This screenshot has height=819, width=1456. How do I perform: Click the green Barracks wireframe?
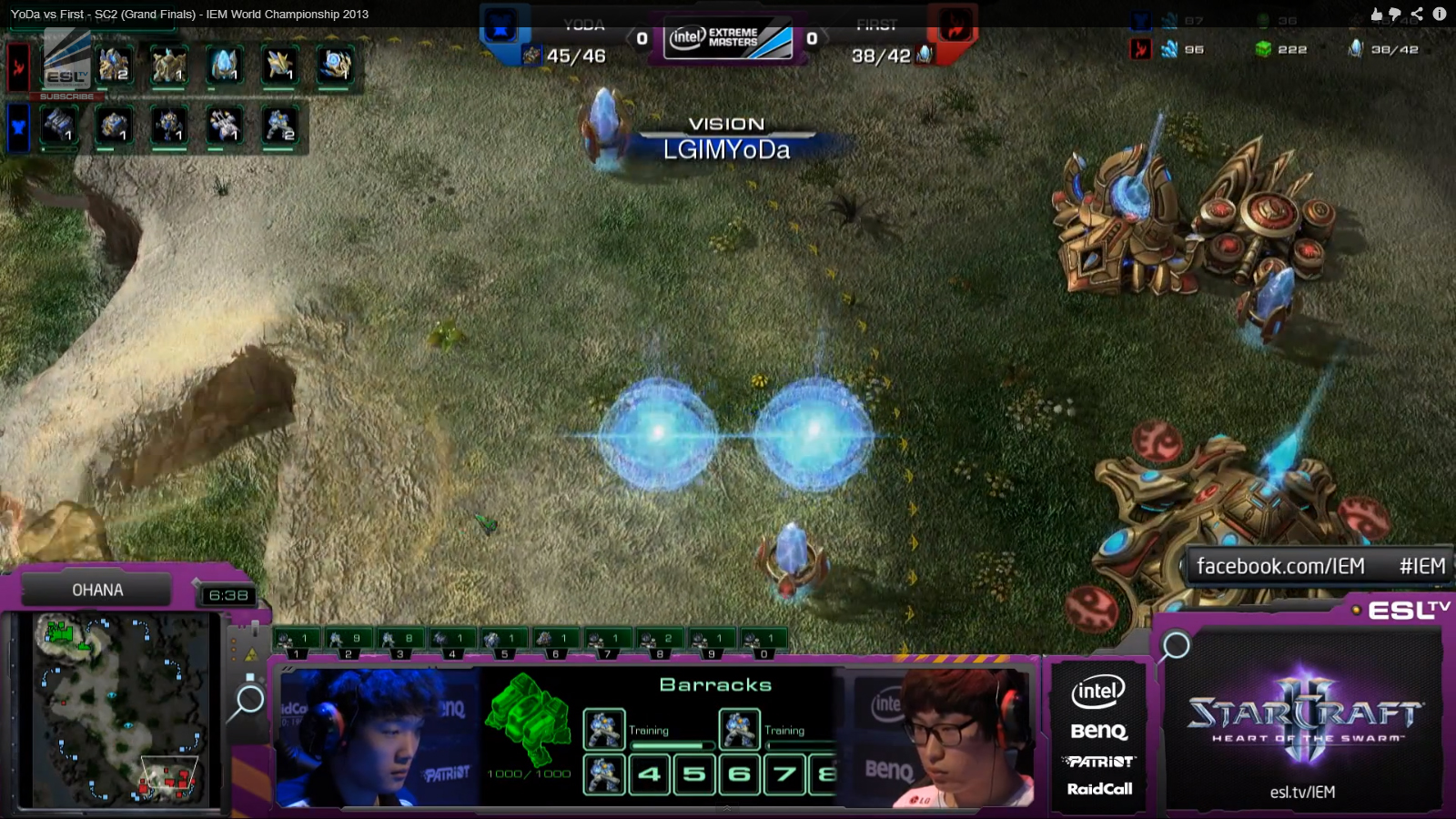click(x=526, y=719)
